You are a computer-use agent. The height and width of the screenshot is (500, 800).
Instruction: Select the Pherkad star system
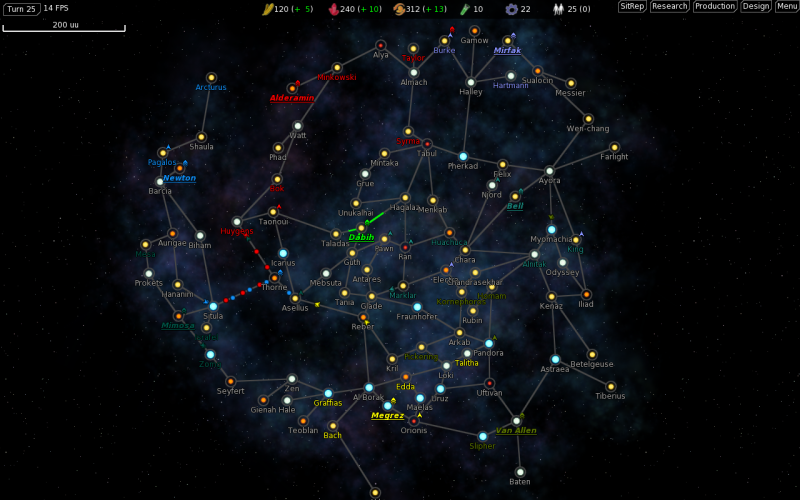click(463, 156)
